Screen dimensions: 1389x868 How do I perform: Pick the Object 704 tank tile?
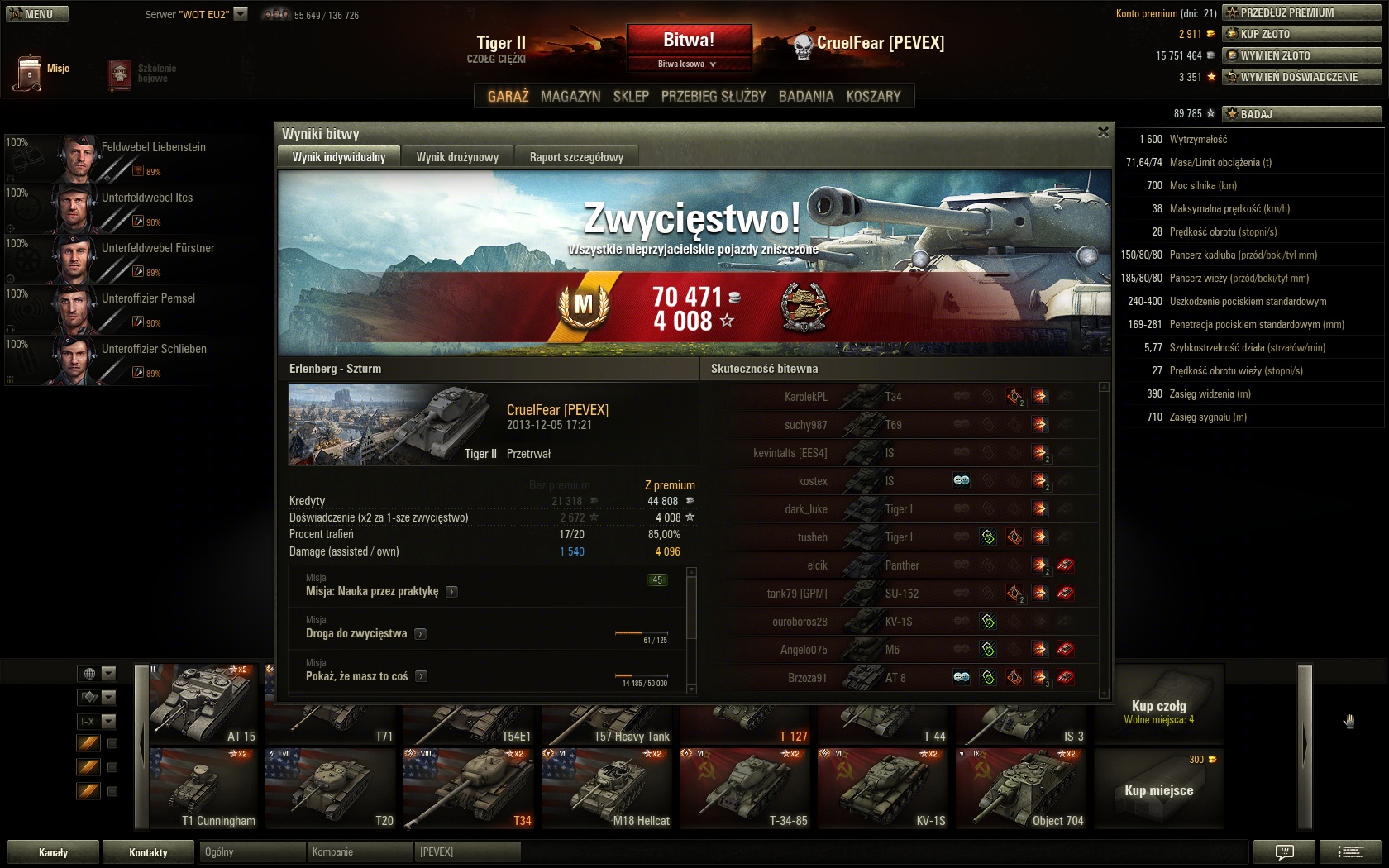[1024, 789]
